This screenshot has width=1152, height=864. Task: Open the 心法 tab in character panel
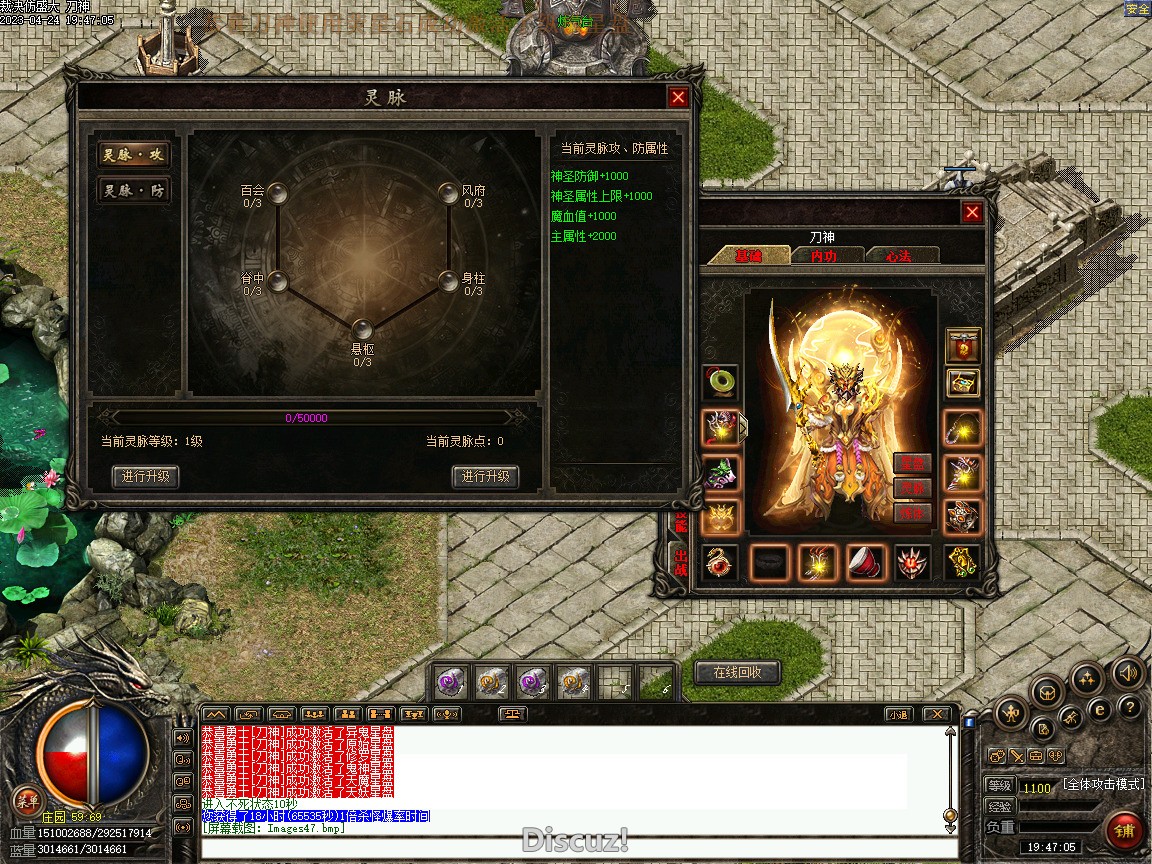tap(898, 256)
